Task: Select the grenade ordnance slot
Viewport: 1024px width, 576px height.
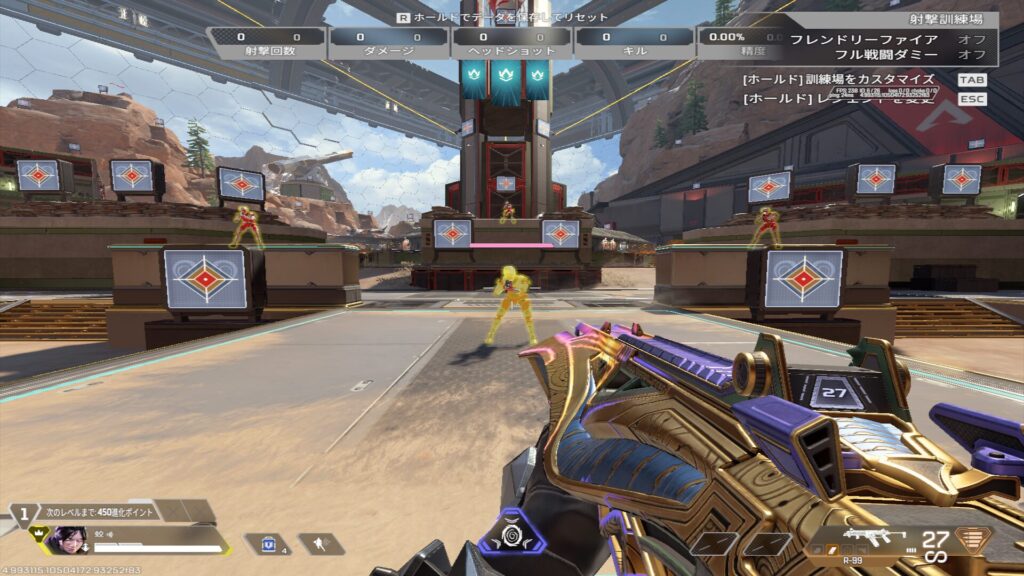Action: 321,543
